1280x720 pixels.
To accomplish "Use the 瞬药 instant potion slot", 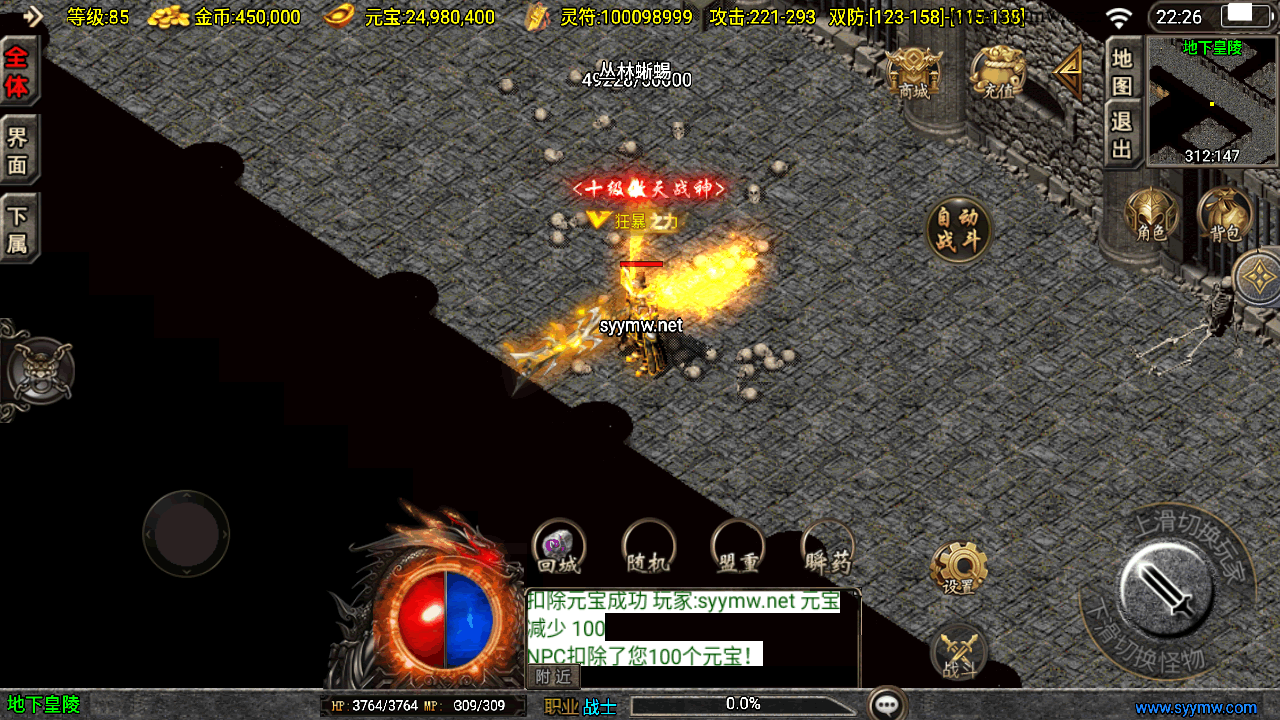I will tap(828, 547).
